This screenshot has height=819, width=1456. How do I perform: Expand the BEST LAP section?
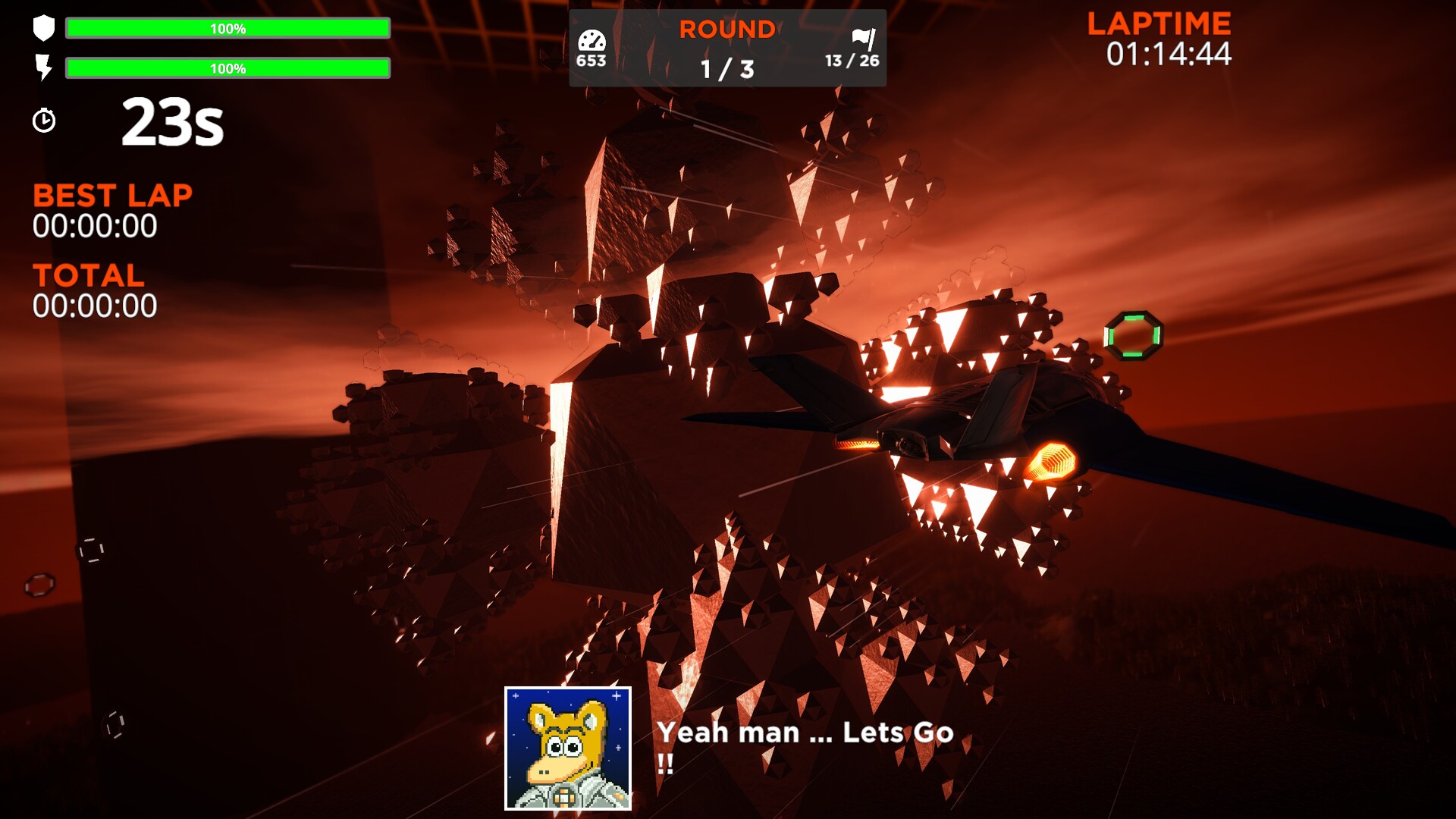click(111, 196)
